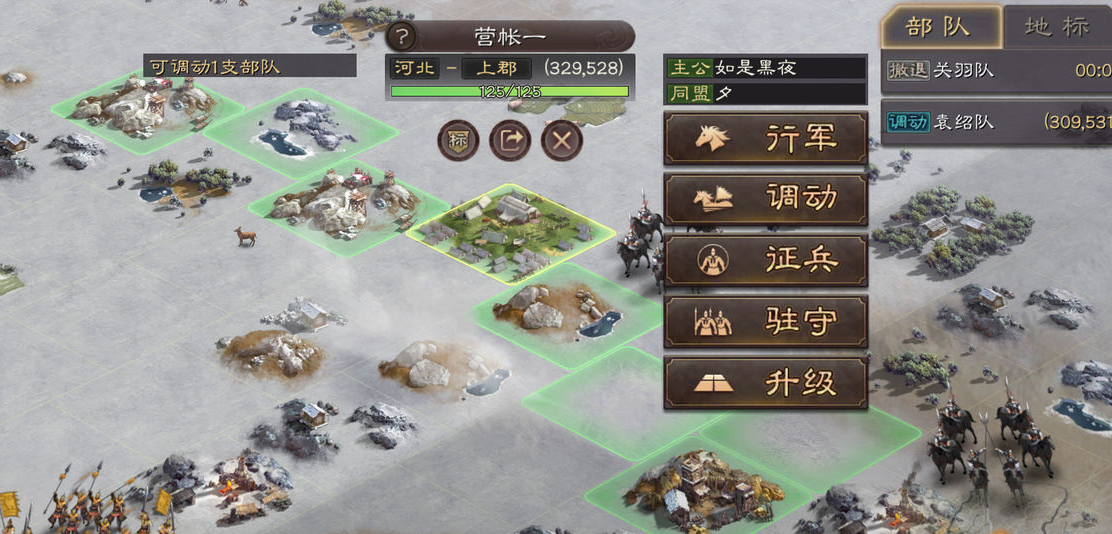Image resolution: width=1112 pixels, height=534 pixels.
Task: Select the 调动 (Transfer) command
Action: coord(765,199)
